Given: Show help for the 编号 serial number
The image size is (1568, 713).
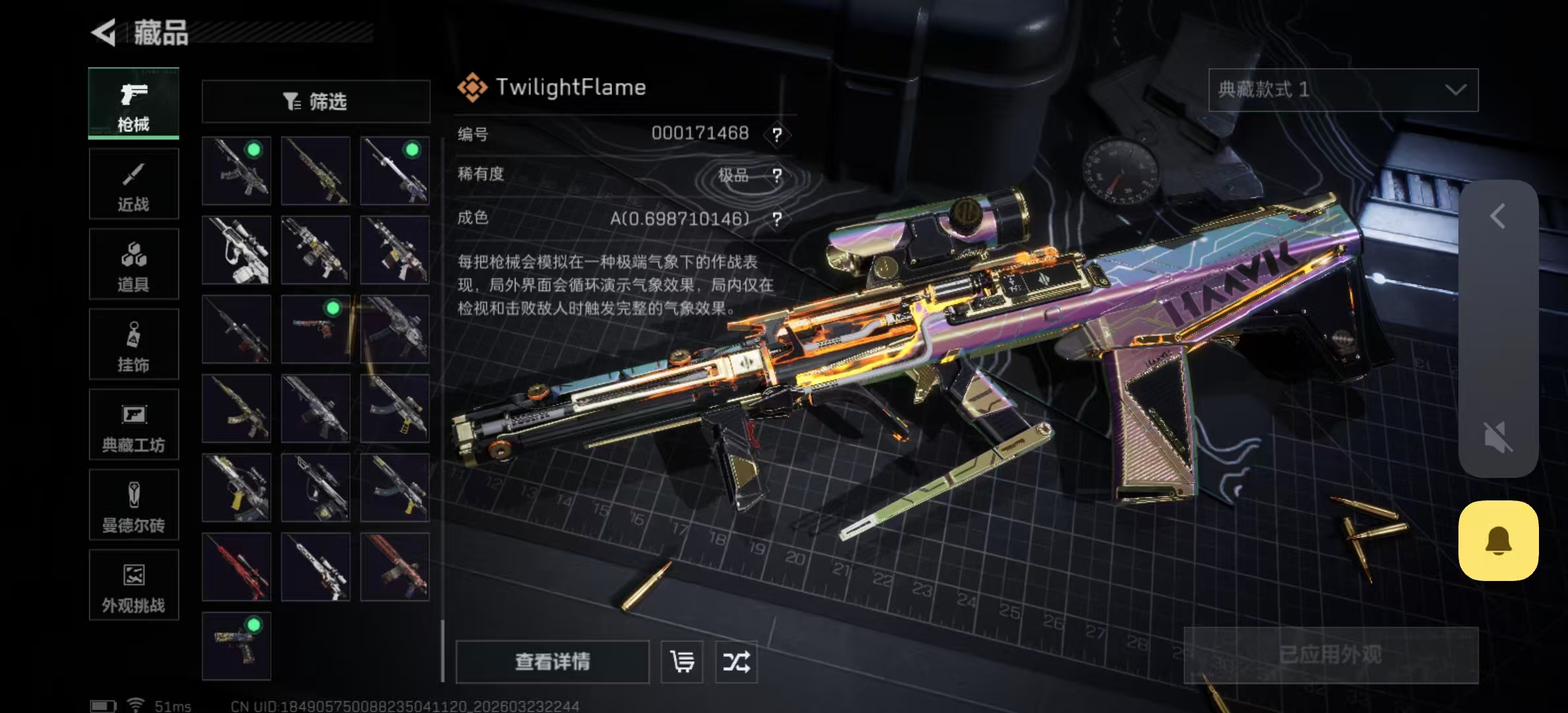Looking at the screenshot, I should [777, 135].
